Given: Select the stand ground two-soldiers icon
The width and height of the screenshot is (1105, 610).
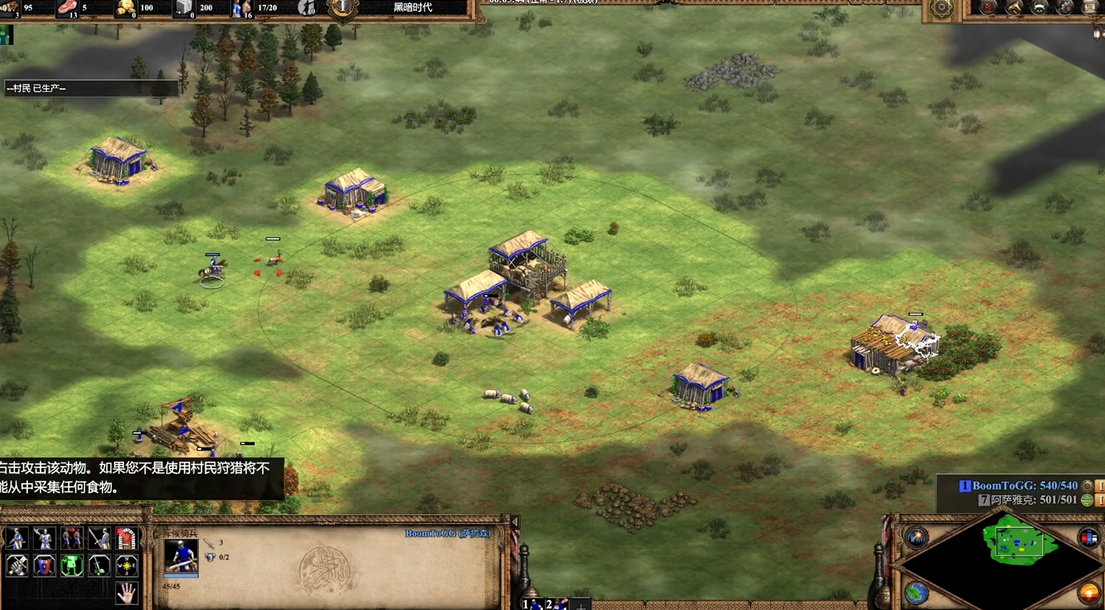Looking at the screenshot, I should click(x=72, y=538).
